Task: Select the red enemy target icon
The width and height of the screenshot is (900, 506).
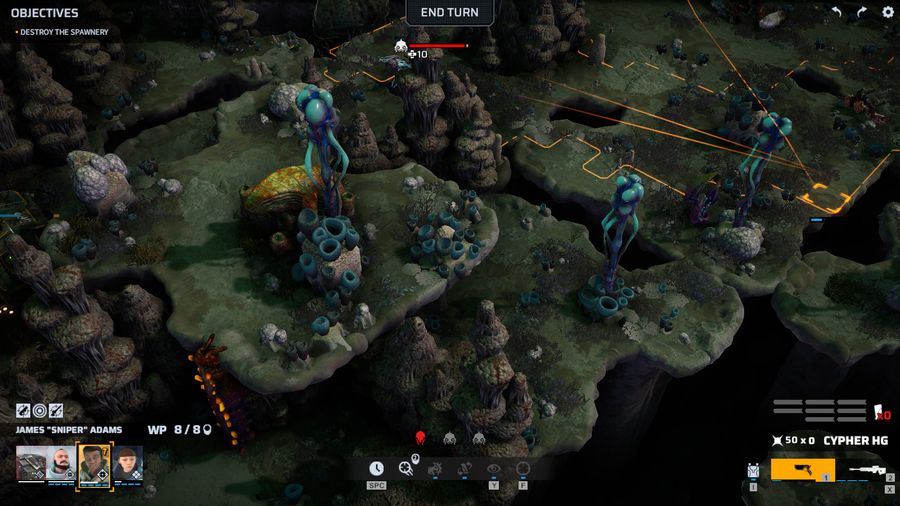Action: pyautogui.click(x=421, y=438)
